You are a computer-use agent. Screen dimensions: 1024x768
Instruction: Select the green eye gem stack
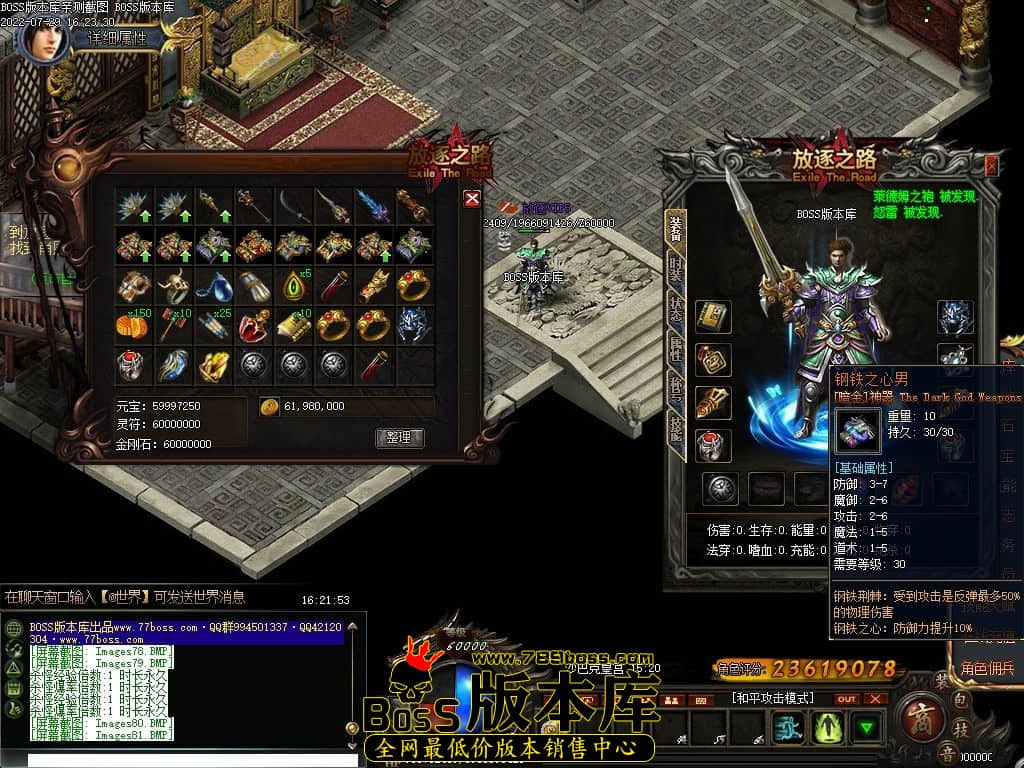pos(294,286)
